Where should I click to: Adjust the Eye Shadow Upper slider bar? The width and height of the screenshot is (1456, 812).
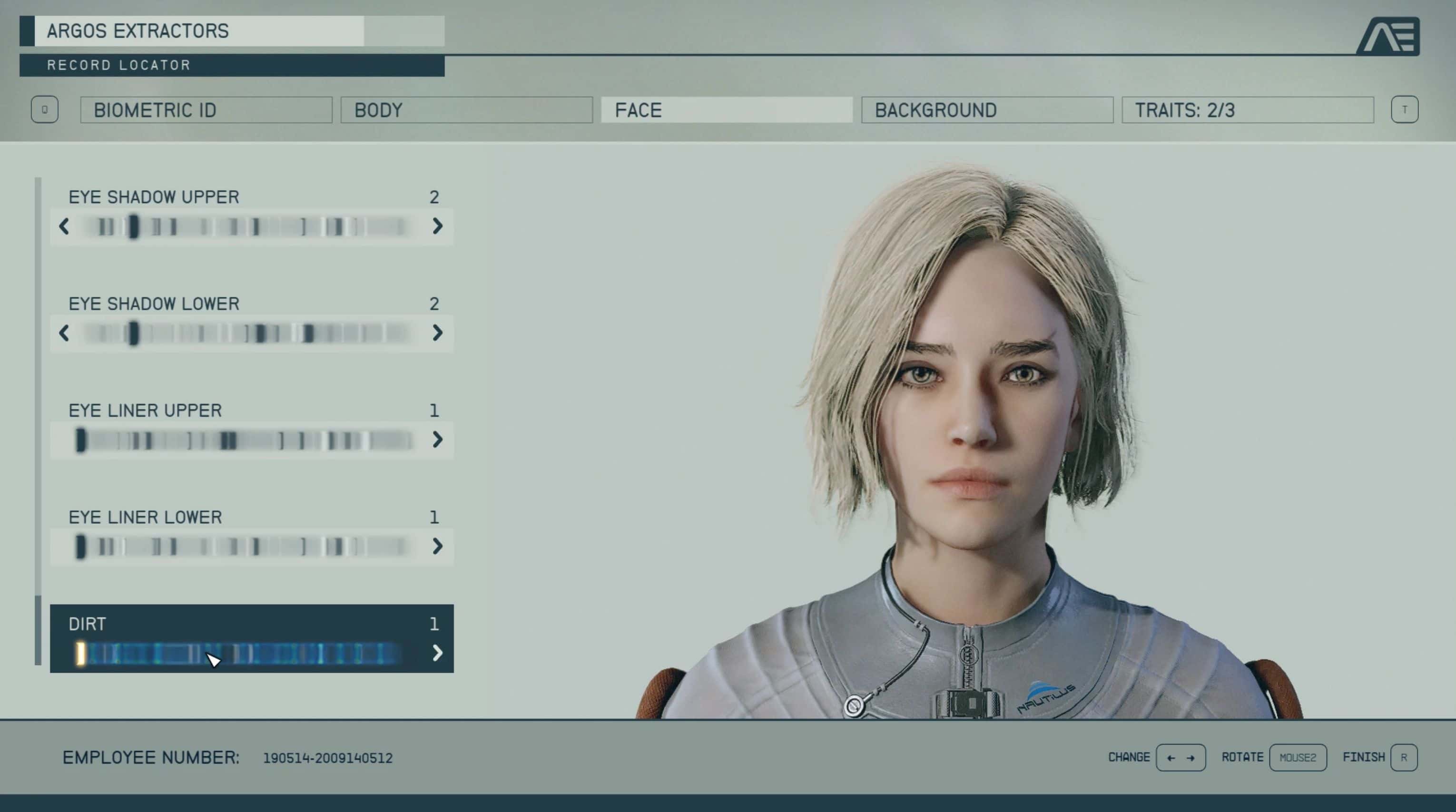point(249,226)
